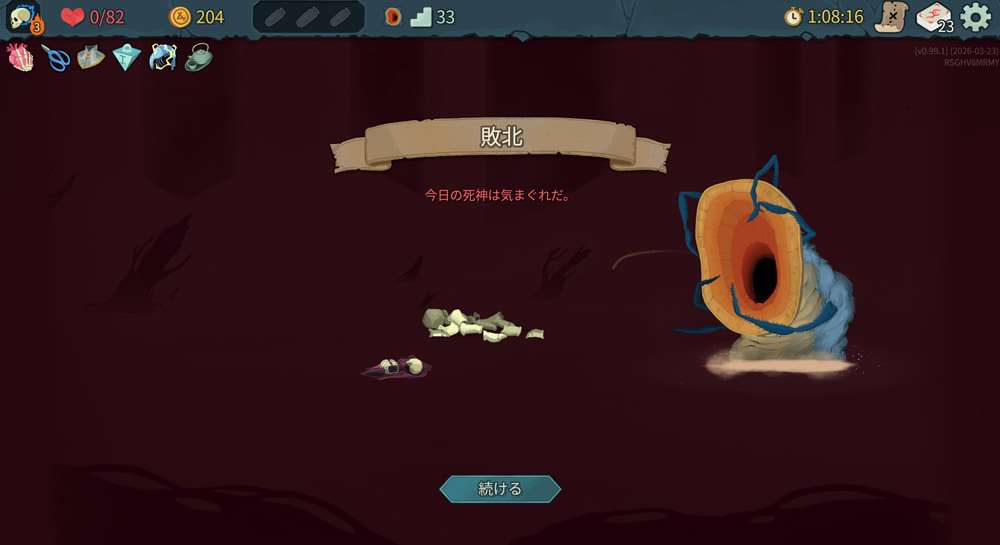Inspect the pink heart relic
The height and width of the screenshot is (545, 1000).
click(21, 57)
